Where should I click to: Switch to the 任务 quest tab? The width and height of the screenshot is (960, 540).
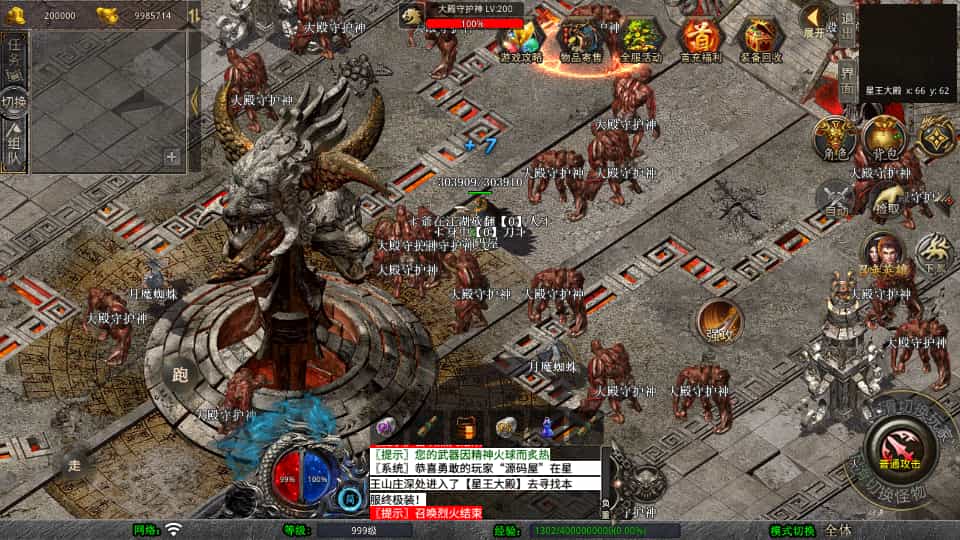[15, 56]
